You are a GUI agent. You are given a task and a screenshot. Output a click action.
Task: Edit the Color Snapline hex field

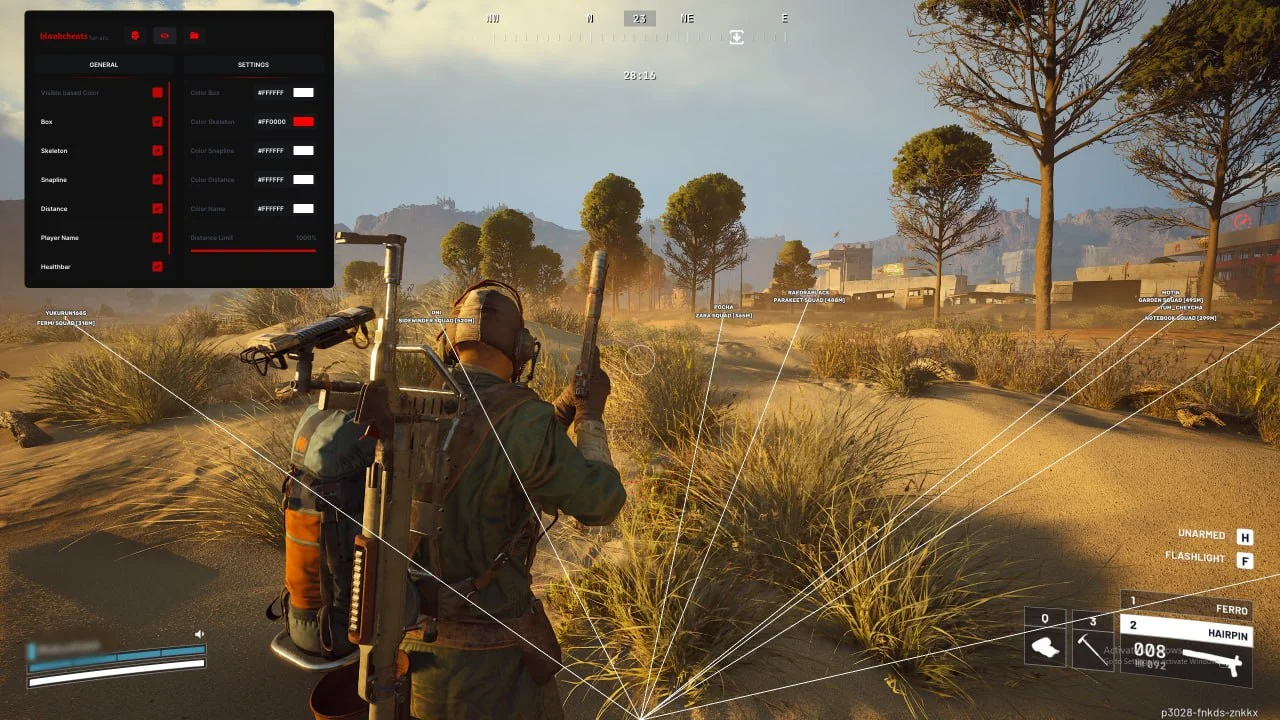coord(271,151)
